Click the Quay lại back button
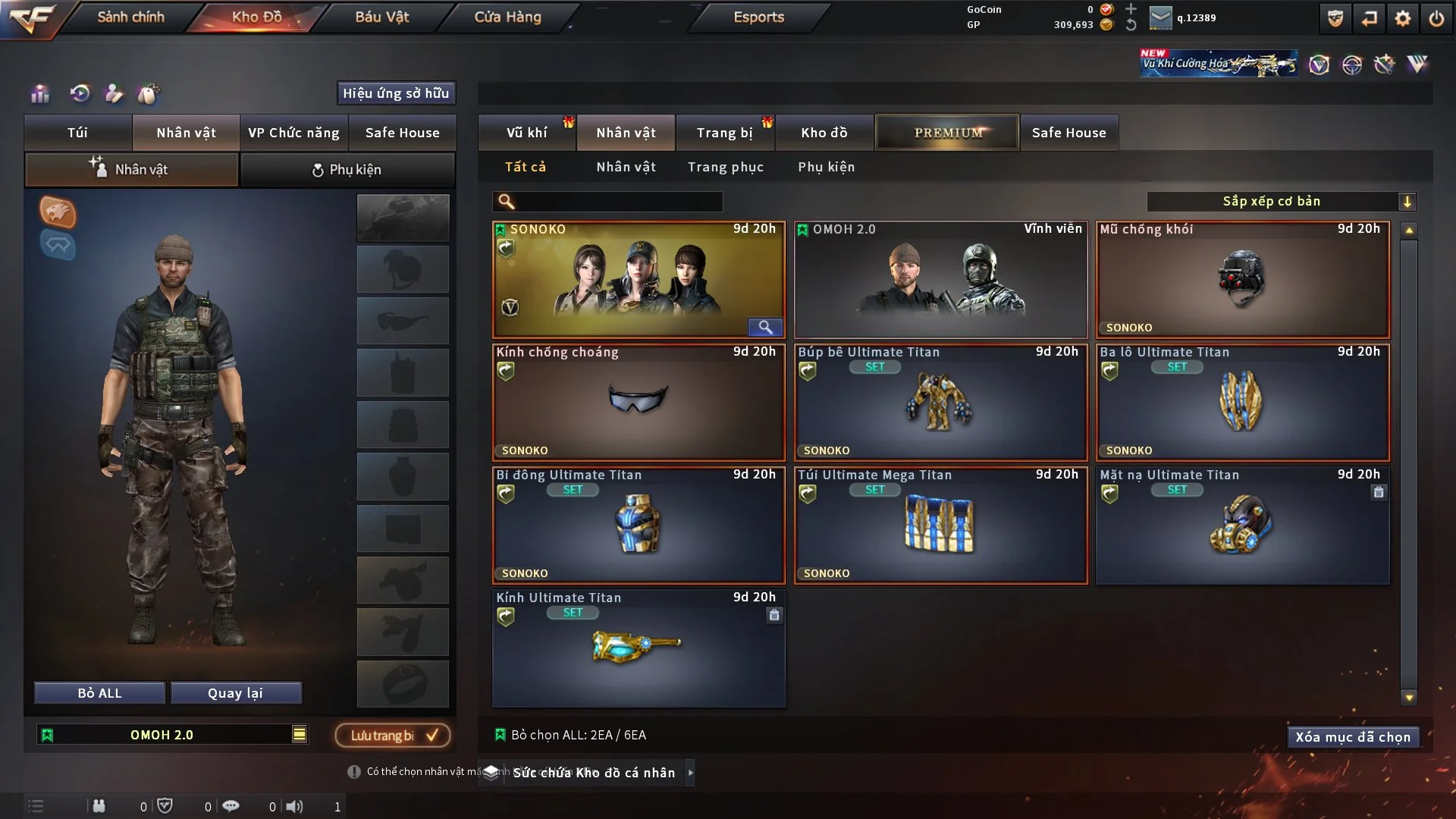Screen dimensions: 1456x819 click(x=235, y=693)
